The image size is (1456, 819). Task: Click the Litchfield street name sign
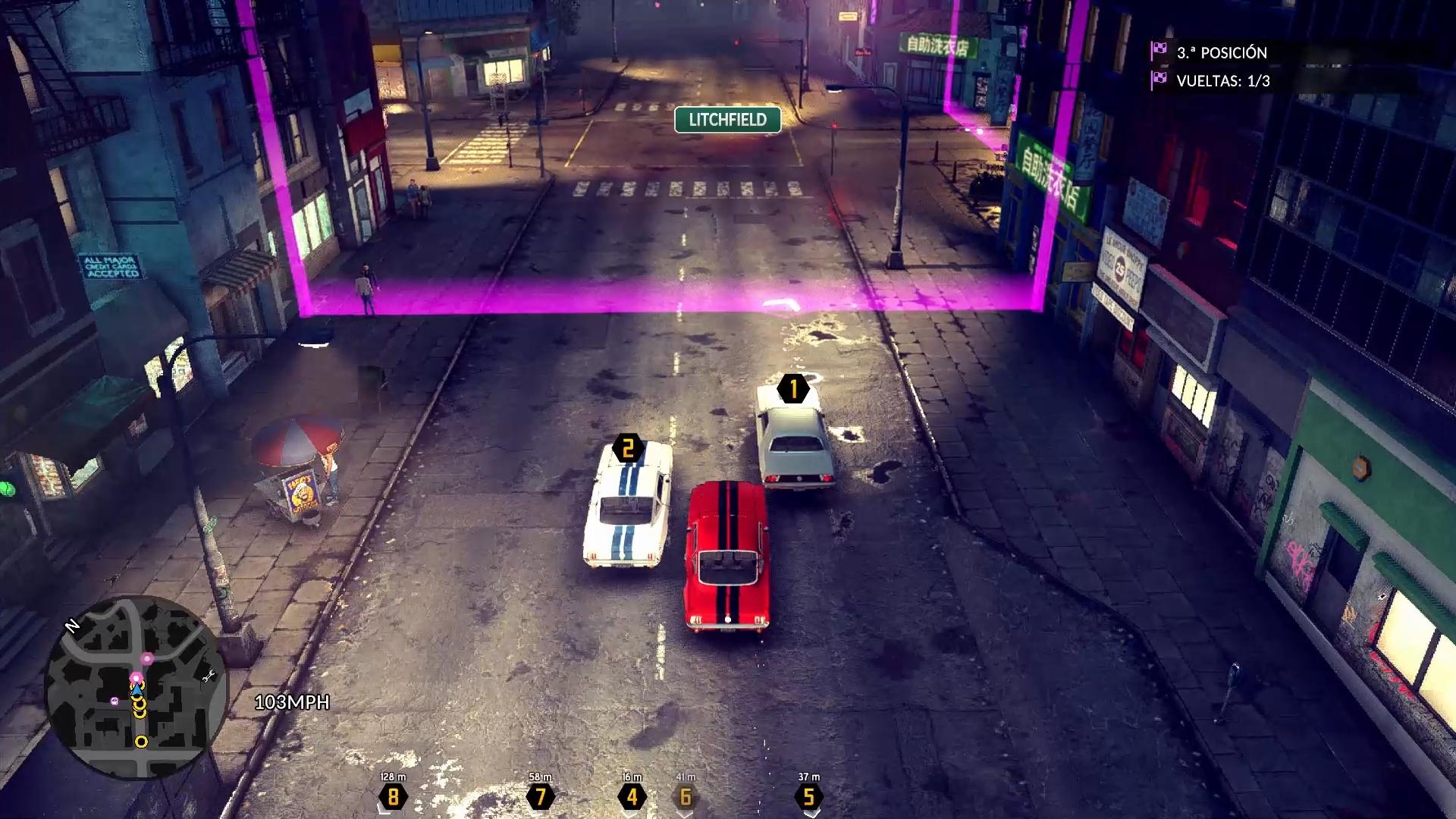[x=727, y=120]
